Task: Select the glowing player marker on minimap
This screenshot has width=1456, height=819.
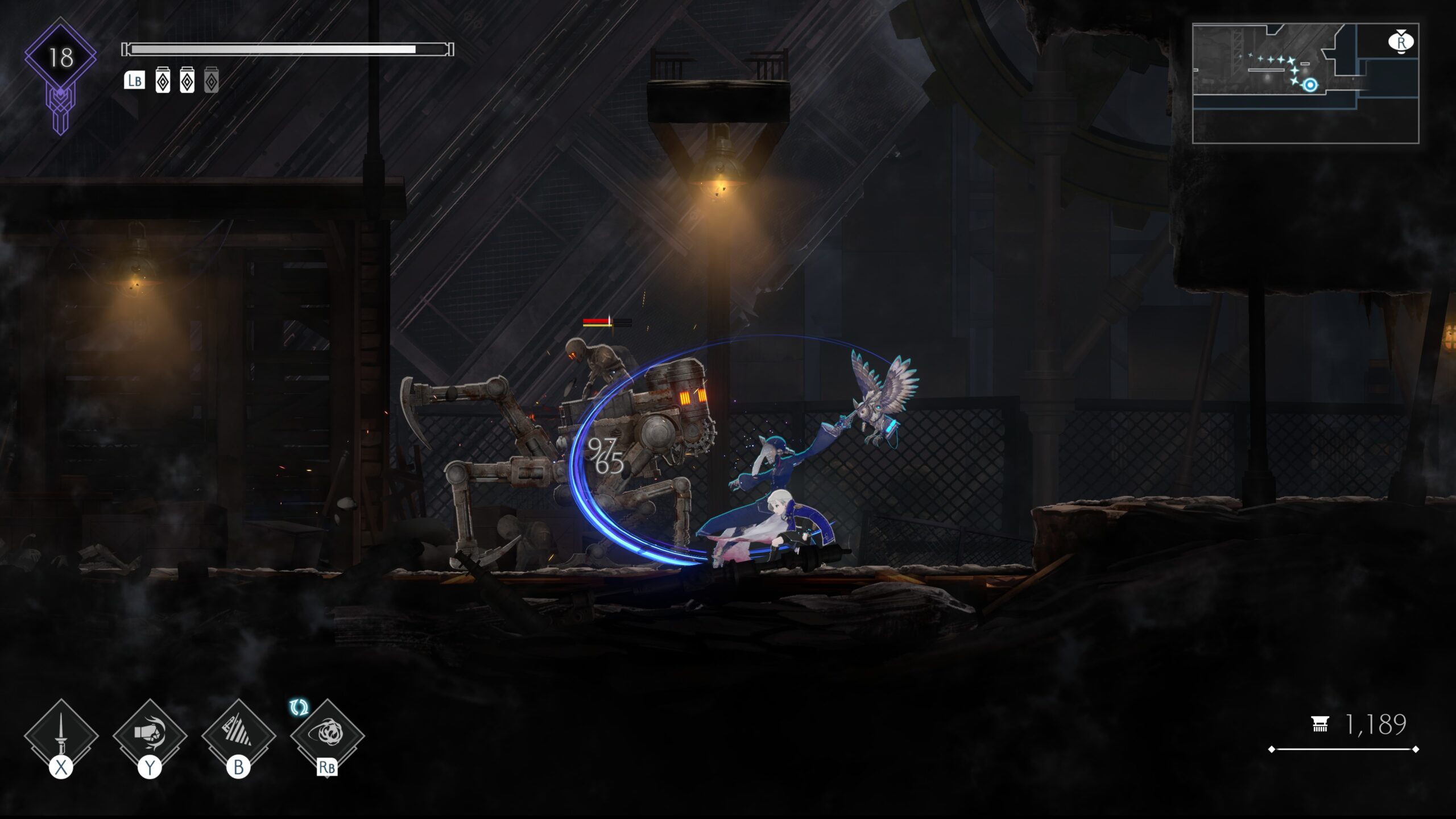Action: click(1310, 85)
